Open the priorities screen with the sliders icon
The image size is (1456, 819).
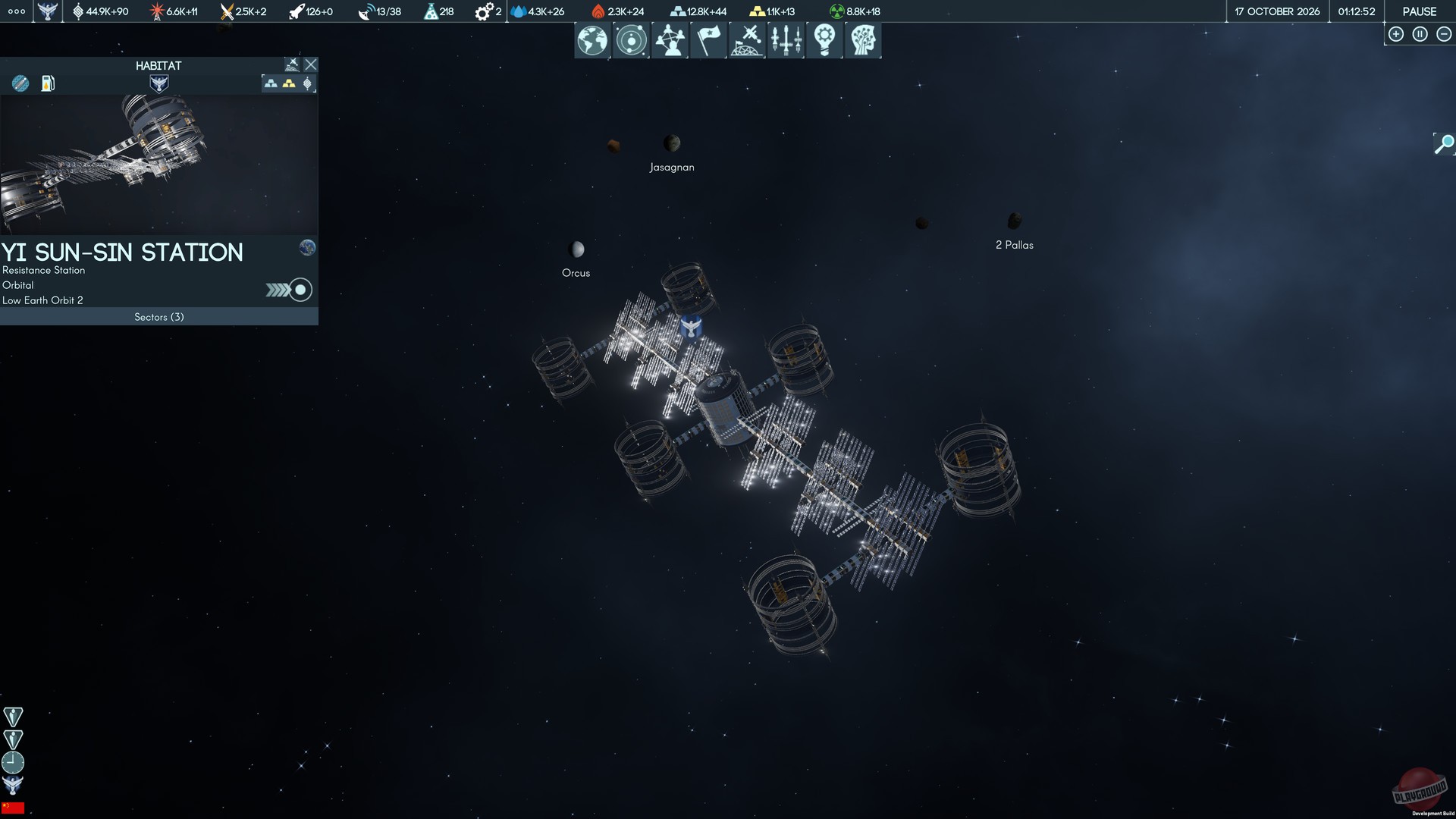(786, 40)
